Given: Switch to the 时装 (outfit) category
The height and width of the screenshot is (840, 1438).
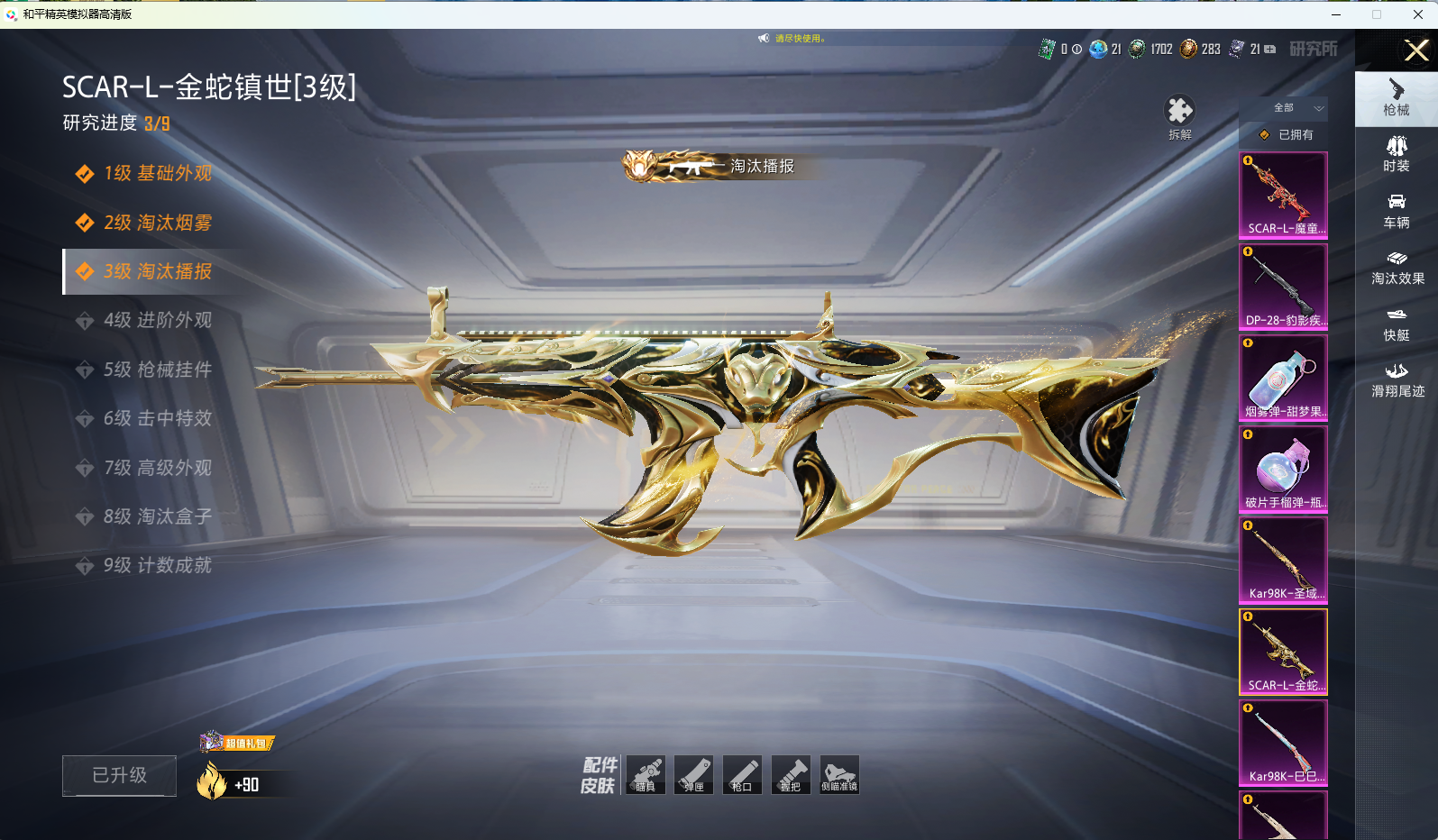Looking at the screenshot, I should point(1397,154).
